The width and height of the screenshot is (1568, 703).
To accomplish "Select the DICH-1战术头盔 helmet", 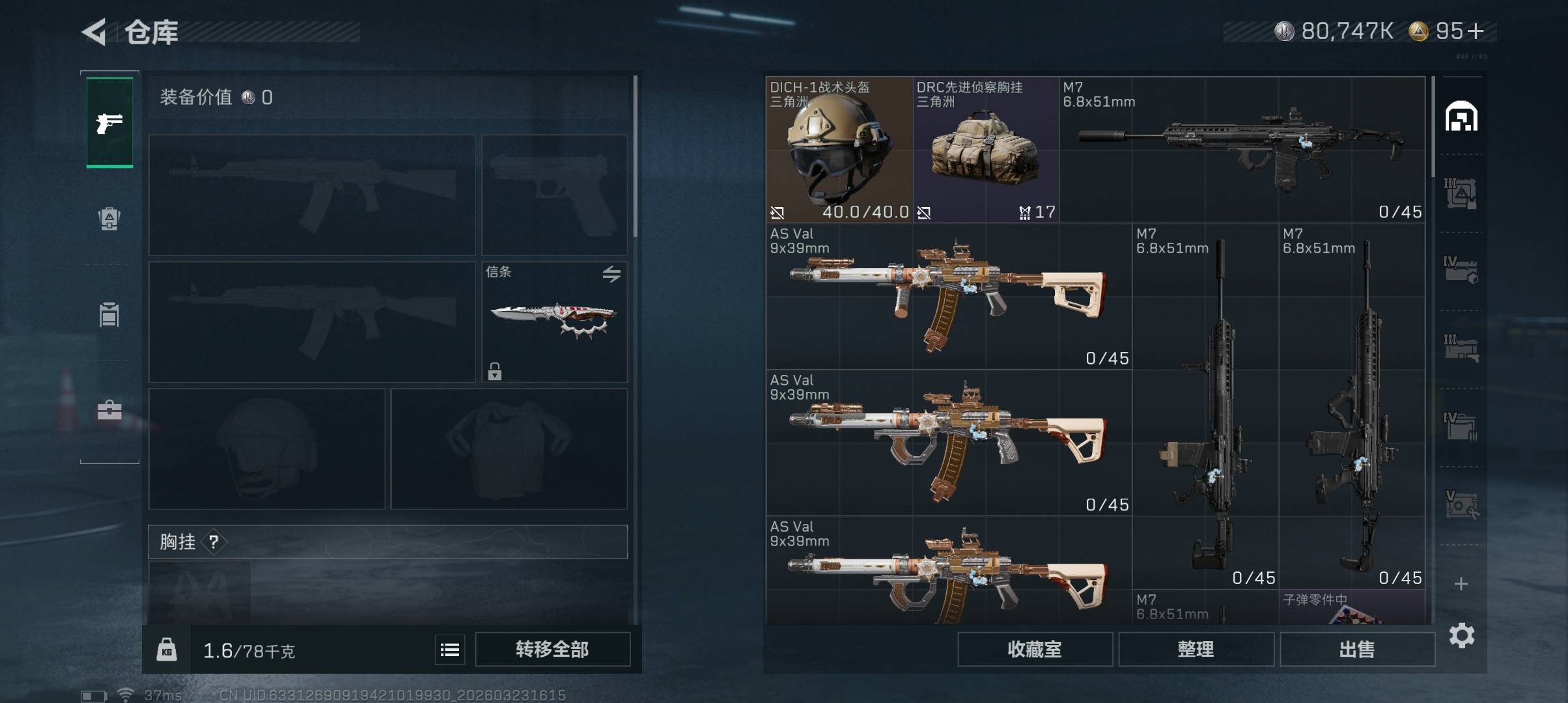I will pyautogui.click(x=839, y=150).
